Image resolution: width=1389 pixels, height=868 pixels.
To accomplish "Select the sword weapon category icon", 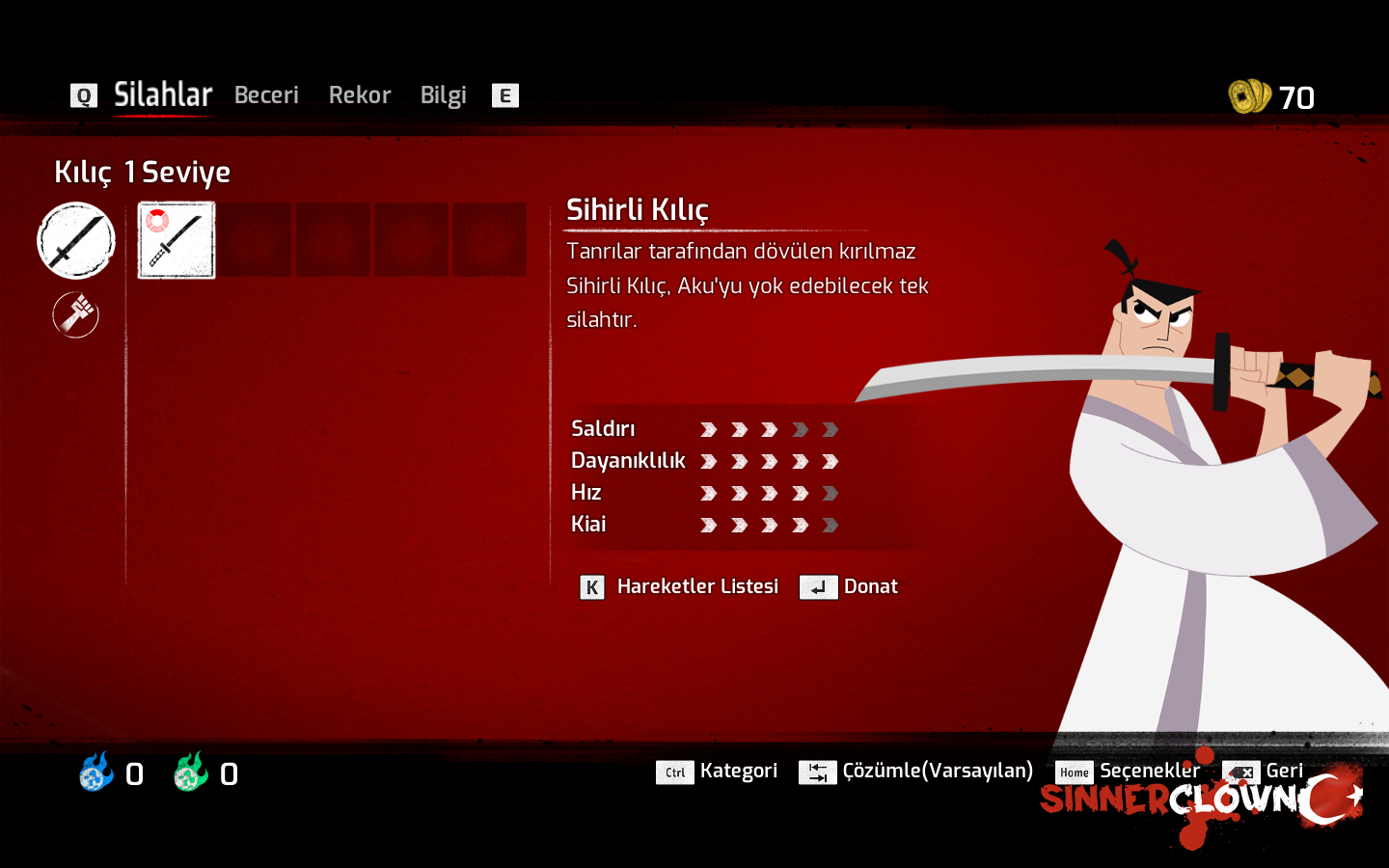I will tap(76, 240).
